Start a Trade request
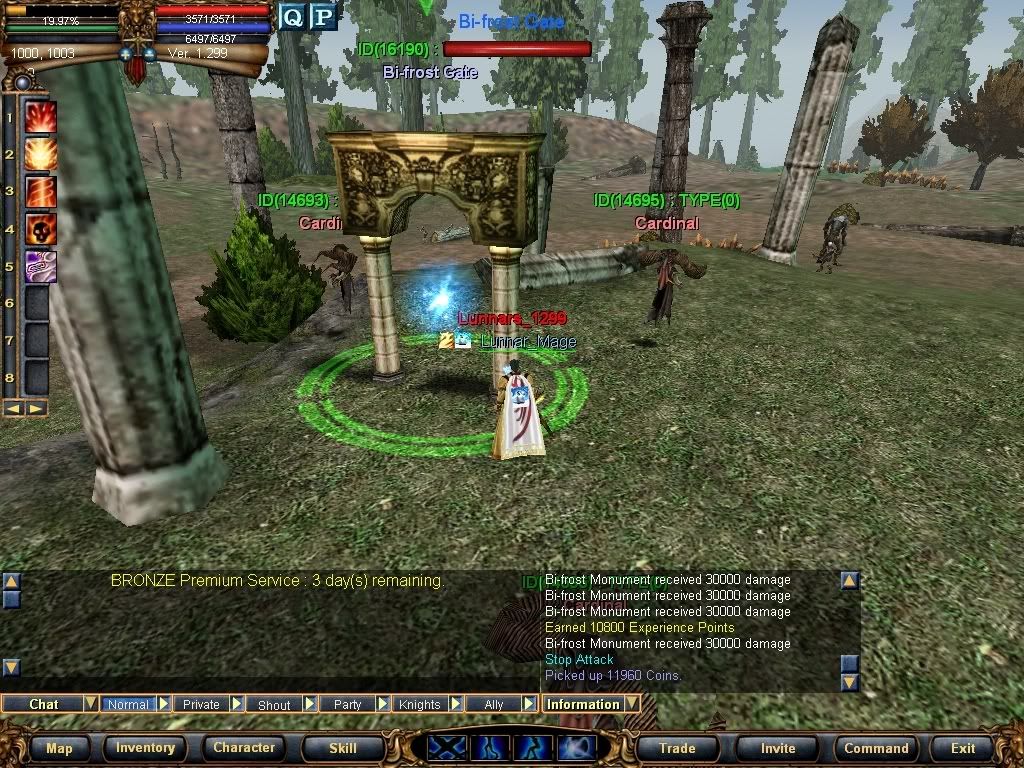This screenshot has width=1024, height=768. click(x=677, y=748)
